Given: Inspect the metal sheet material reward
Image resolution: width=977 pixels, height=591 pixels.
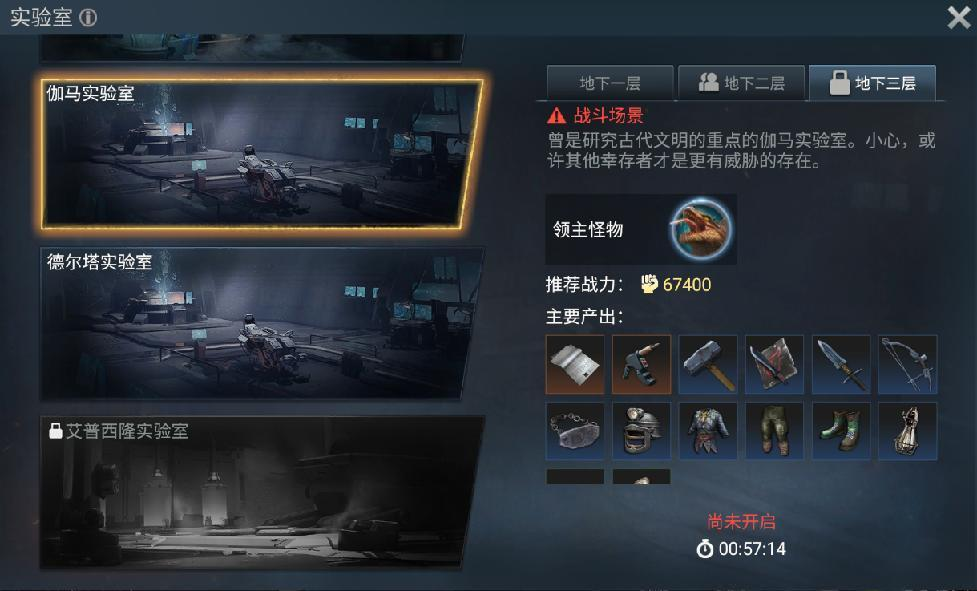Looking at the screenshot, I should 575,364.
